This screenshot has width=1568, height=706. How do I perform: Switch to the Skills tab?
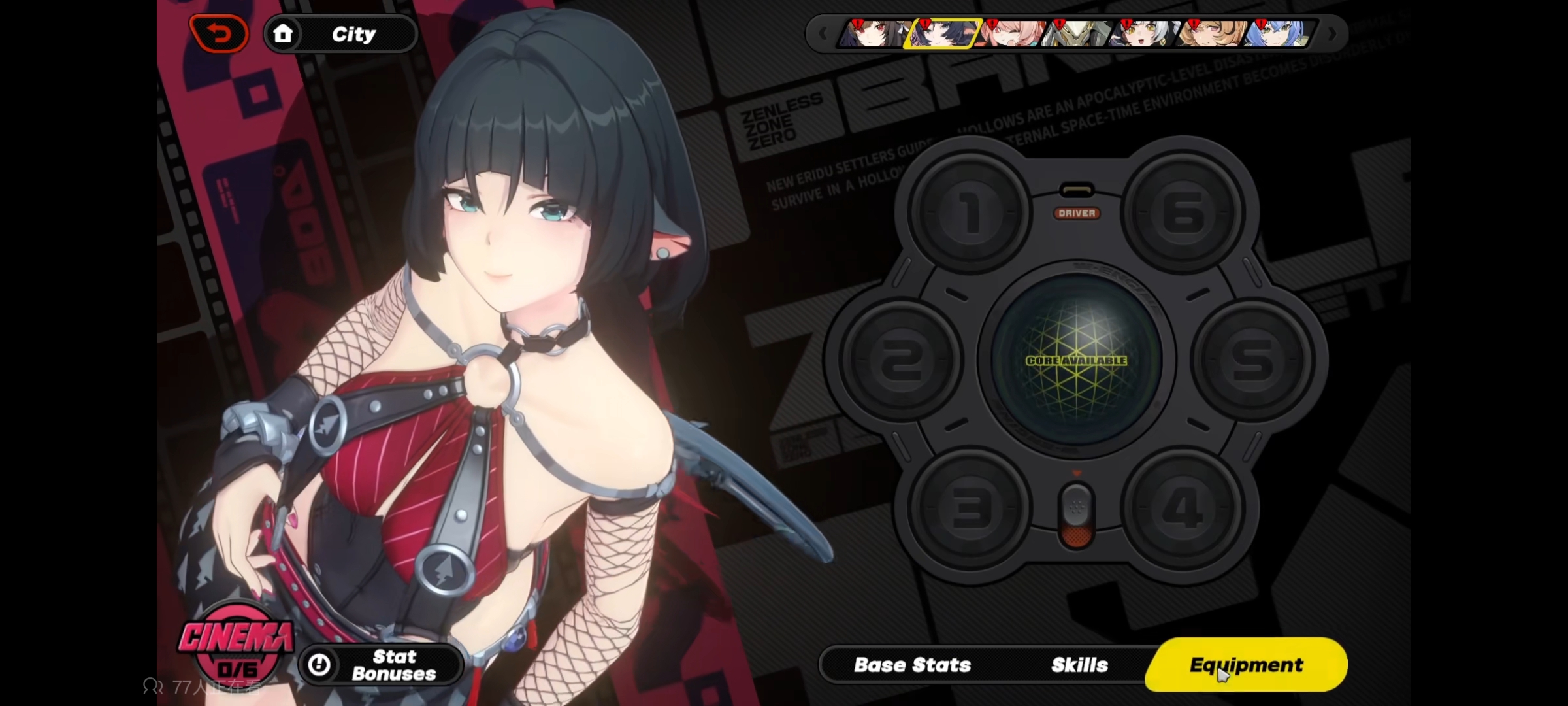coord(1079,665)
